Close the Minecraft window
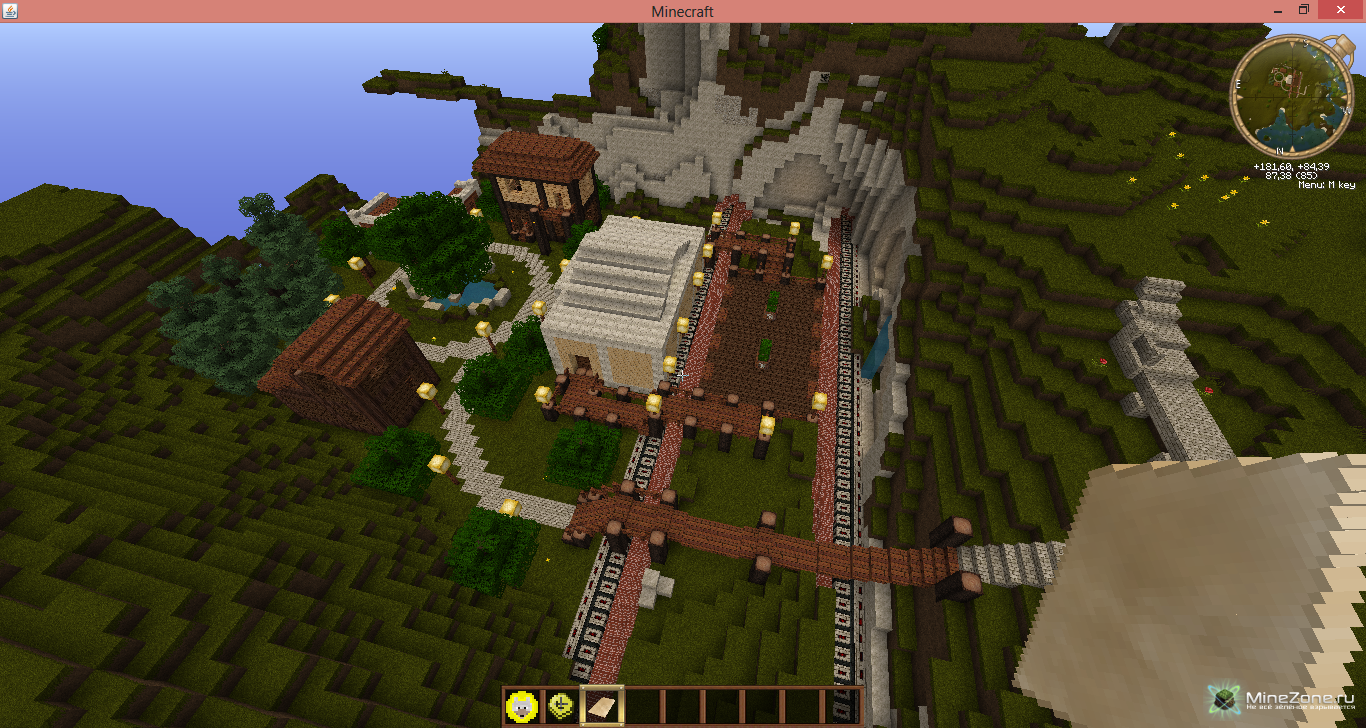 point(1342,10)
